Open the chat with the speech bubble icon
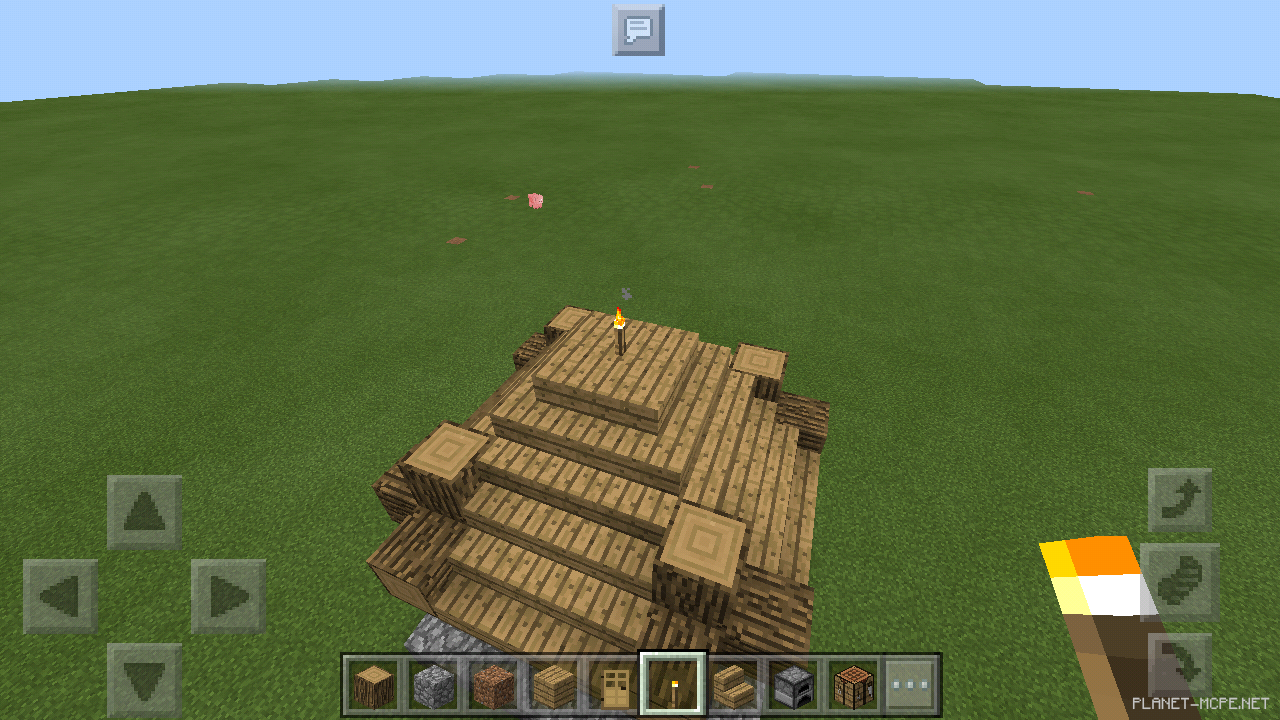 point(638,30)
